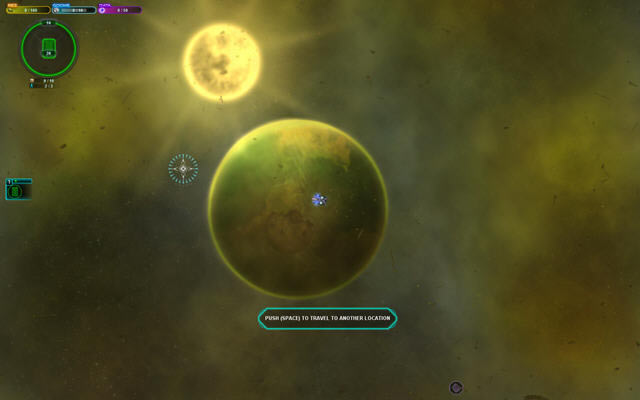This screenshot has height=400, width=640.
Task: Click the small round icon at bottom right
Action: (x=456, y=387)
